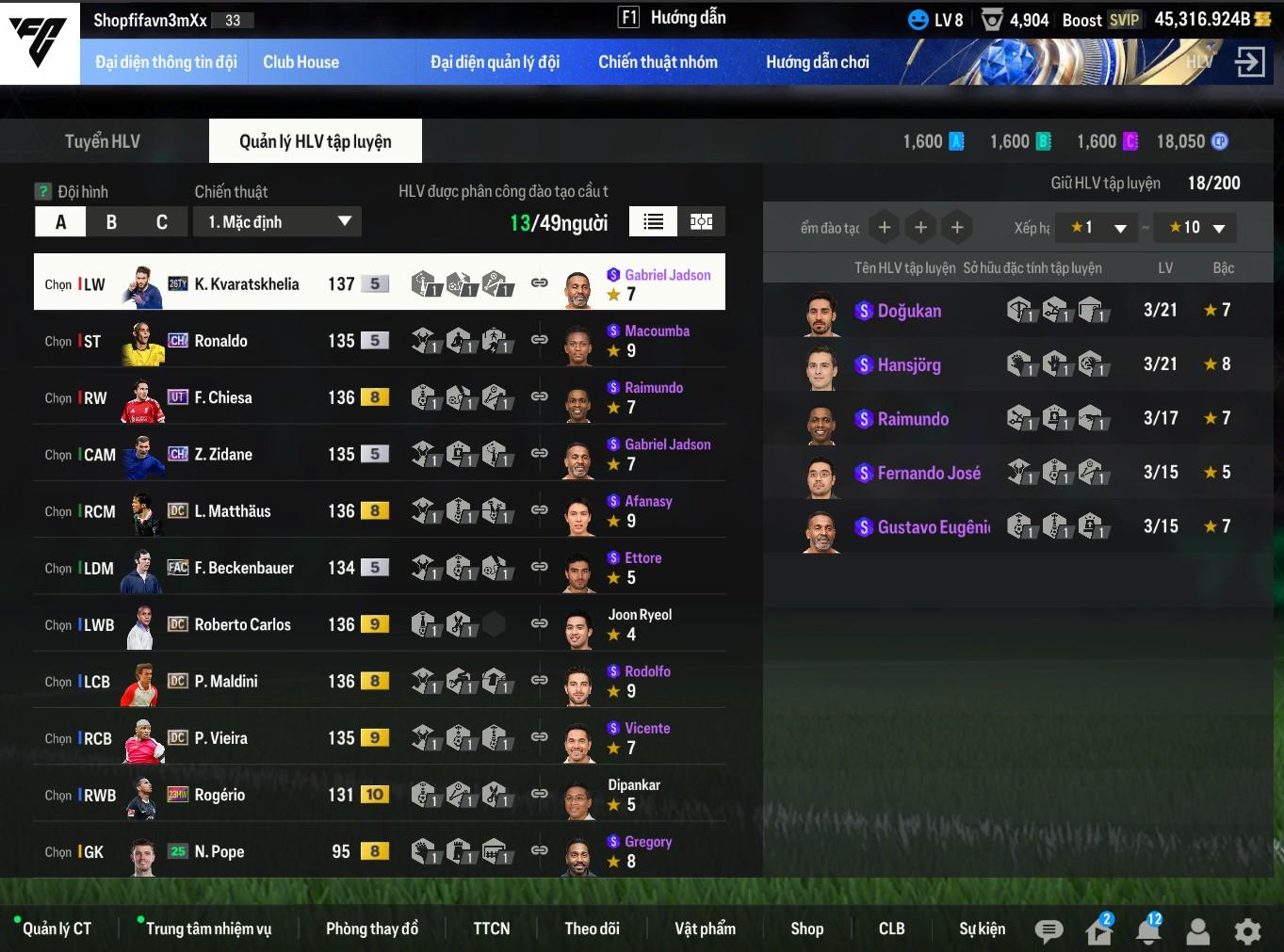This screenshot has width=1284, height=952.
Task: Open the Shop from bottom bar
Action: point(806,928)
